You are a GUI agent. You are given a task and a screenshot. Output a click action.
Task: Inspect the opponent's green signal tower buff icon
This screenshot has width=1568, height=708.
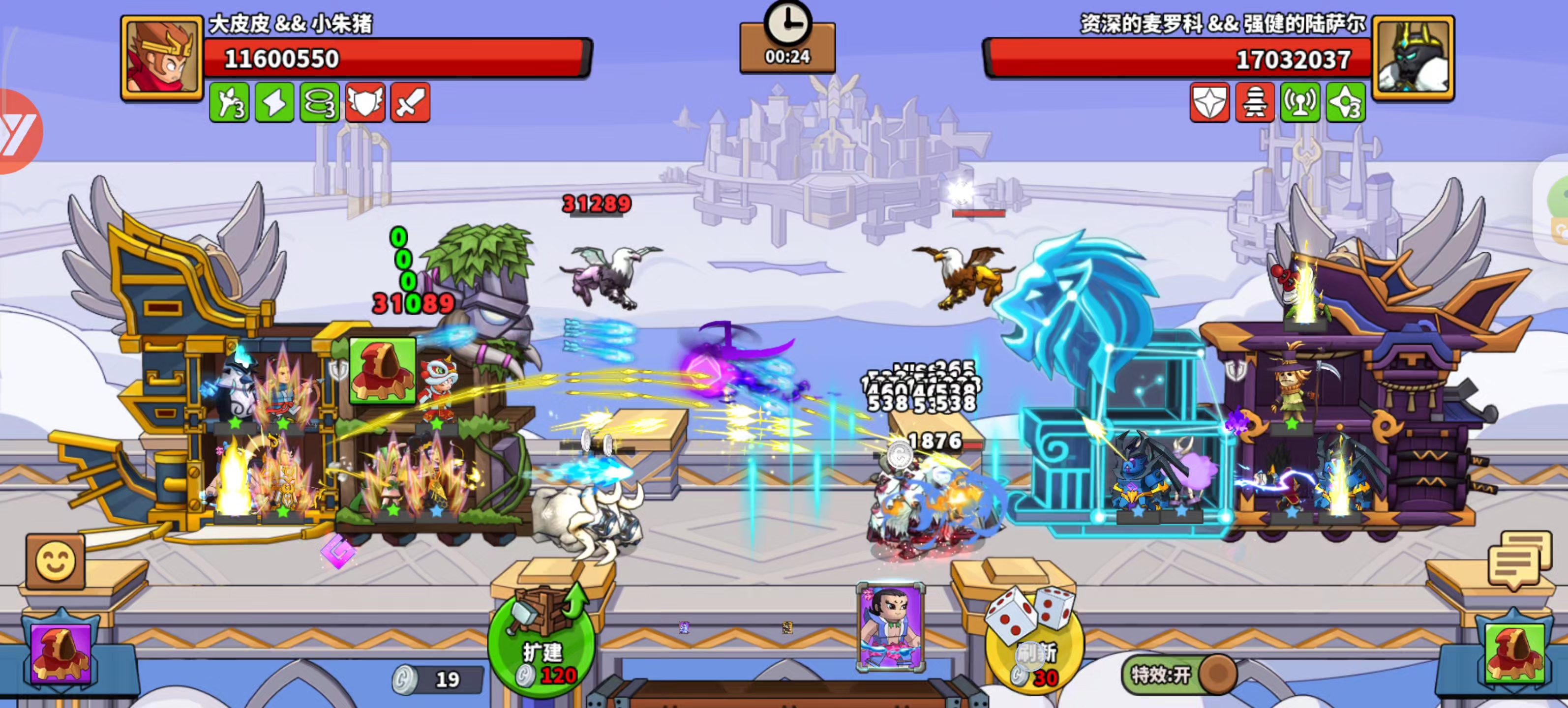point(1300,103)
